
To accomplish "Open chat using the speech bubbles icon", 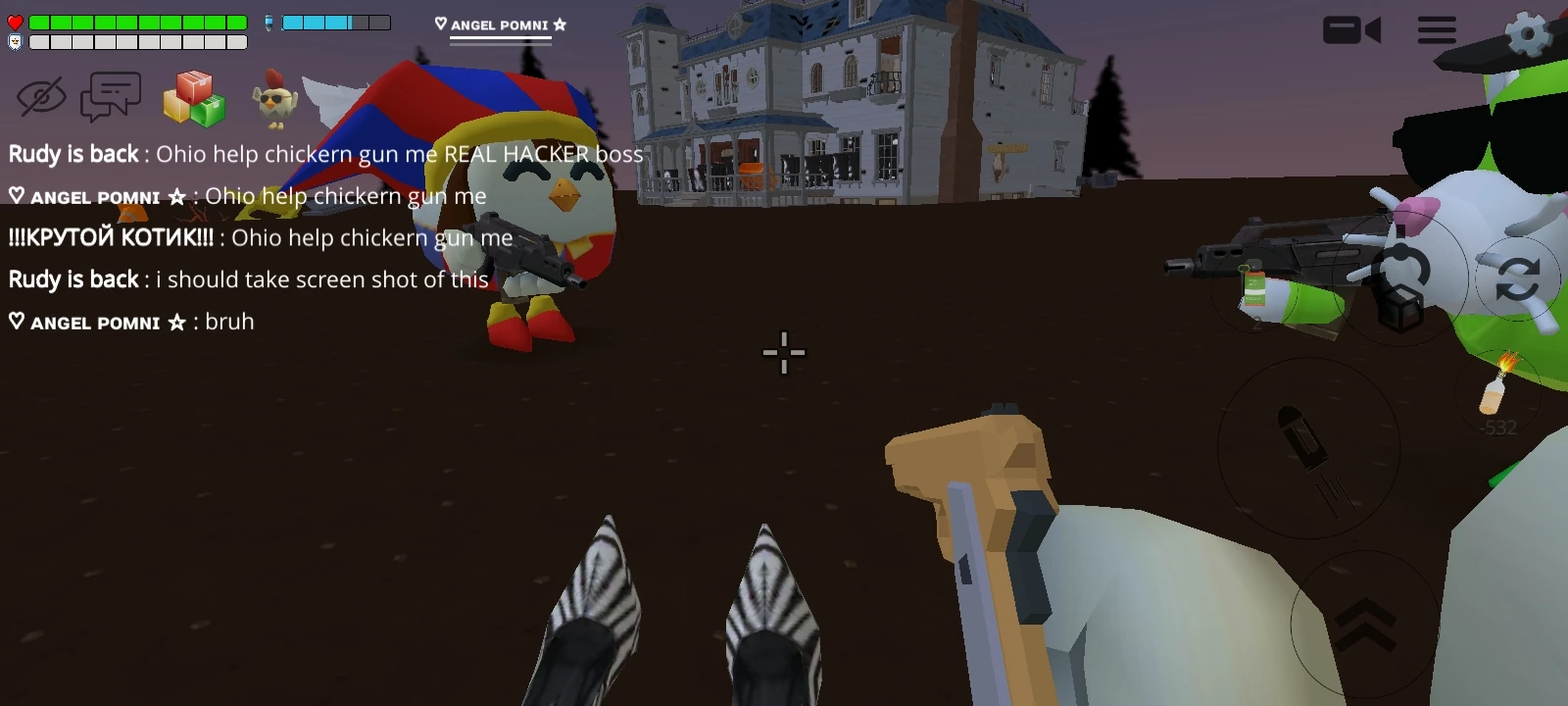I will pos(111,96).
